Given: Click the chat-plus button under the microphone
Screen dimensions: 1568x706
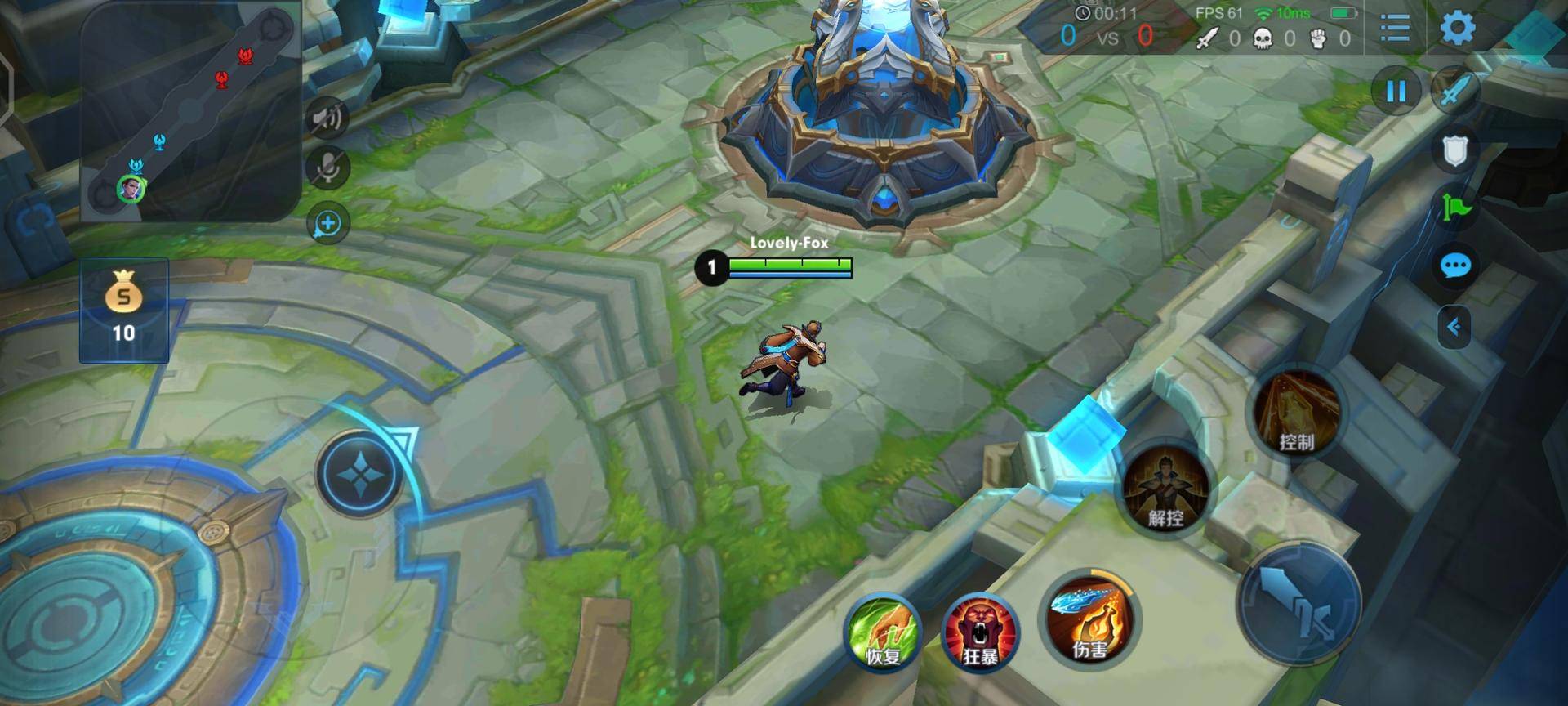Looking at the screenshot, I should point(327,223).
